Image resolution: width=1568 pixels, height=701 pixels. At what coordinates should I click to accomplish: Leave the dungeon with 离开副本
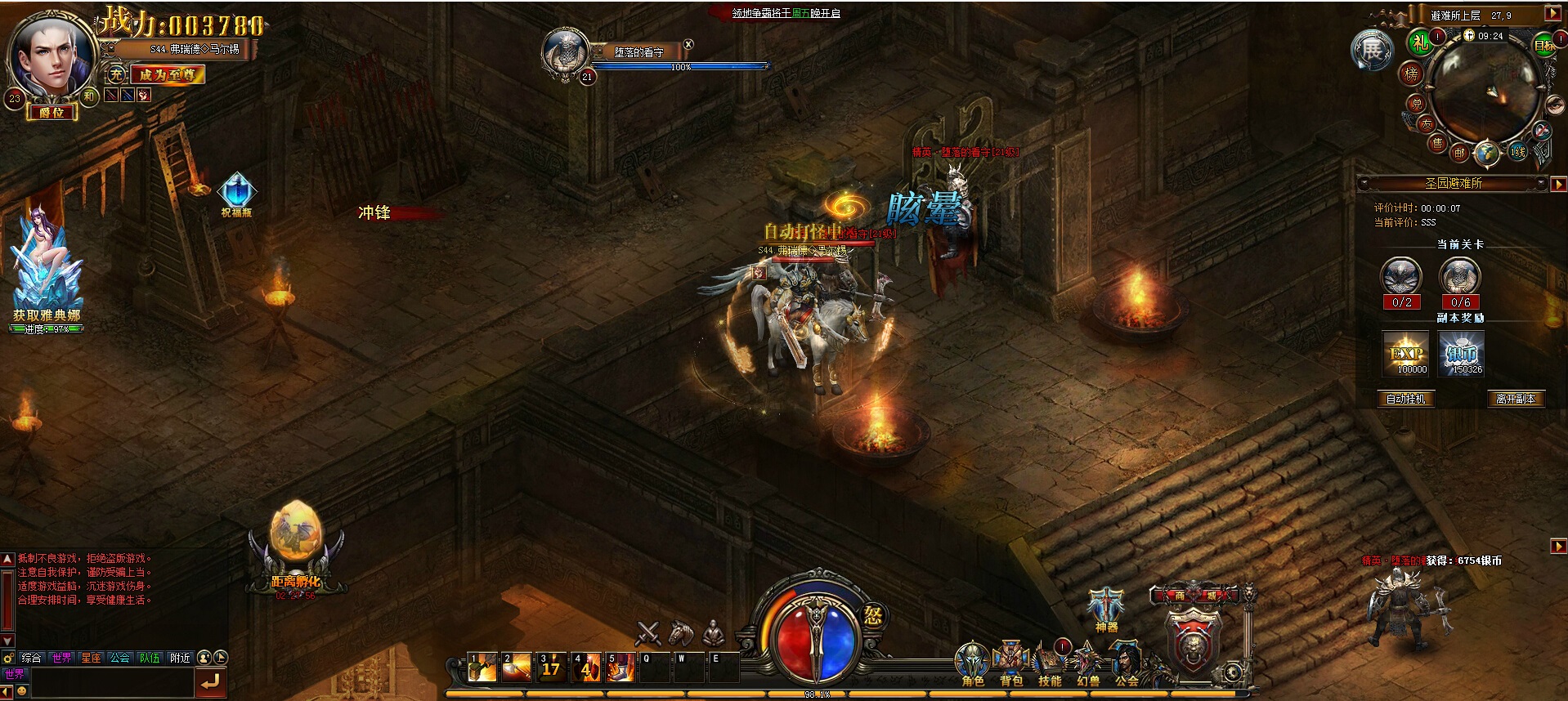click(x=1516, y=399)
